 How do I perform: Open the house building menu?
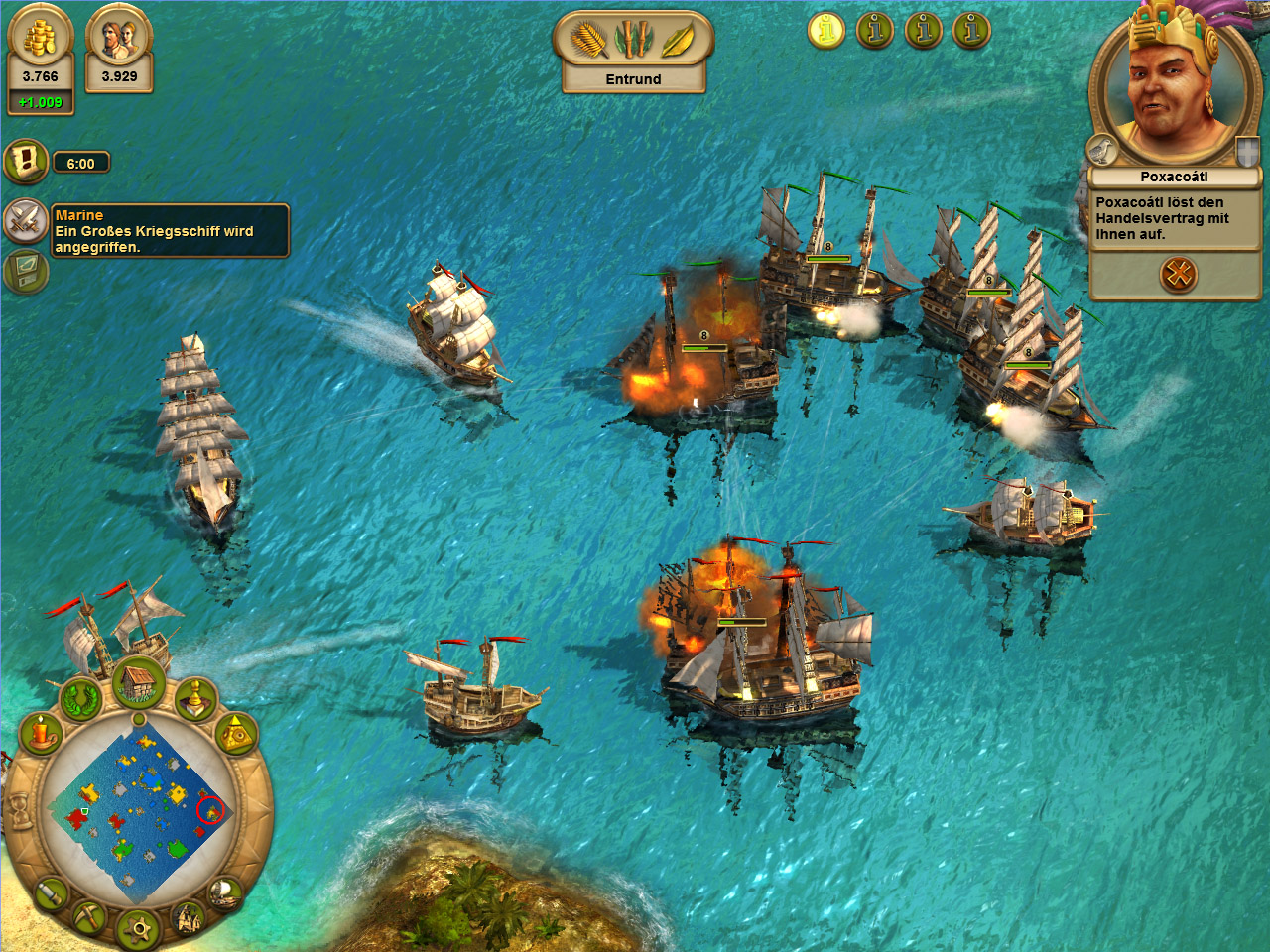pyautogui.click(x=139, y=683)
